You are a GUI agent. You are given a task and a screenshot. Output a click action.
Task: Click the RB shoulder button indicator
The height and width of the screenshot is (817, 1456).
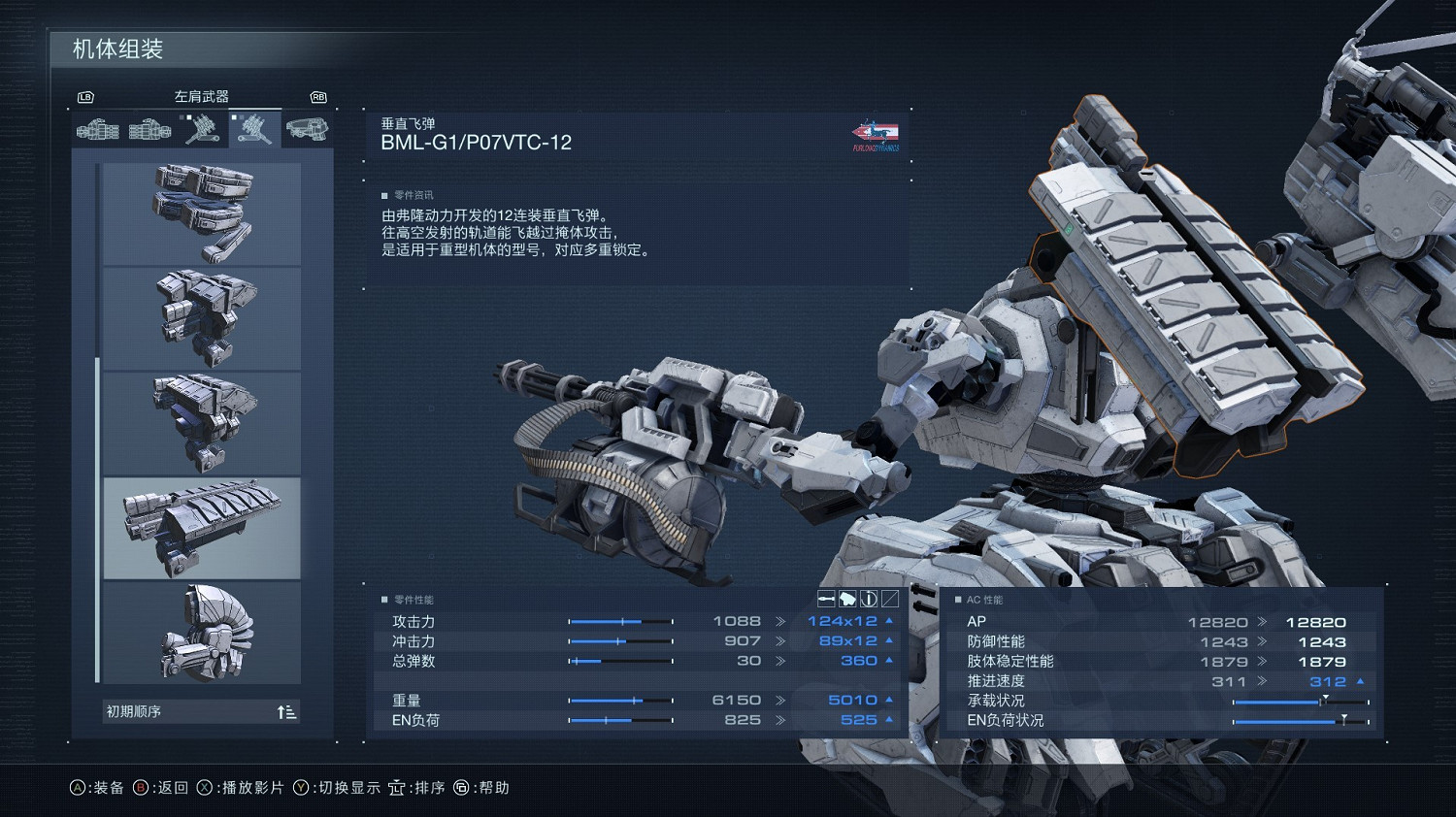click(x=317, y=97)
